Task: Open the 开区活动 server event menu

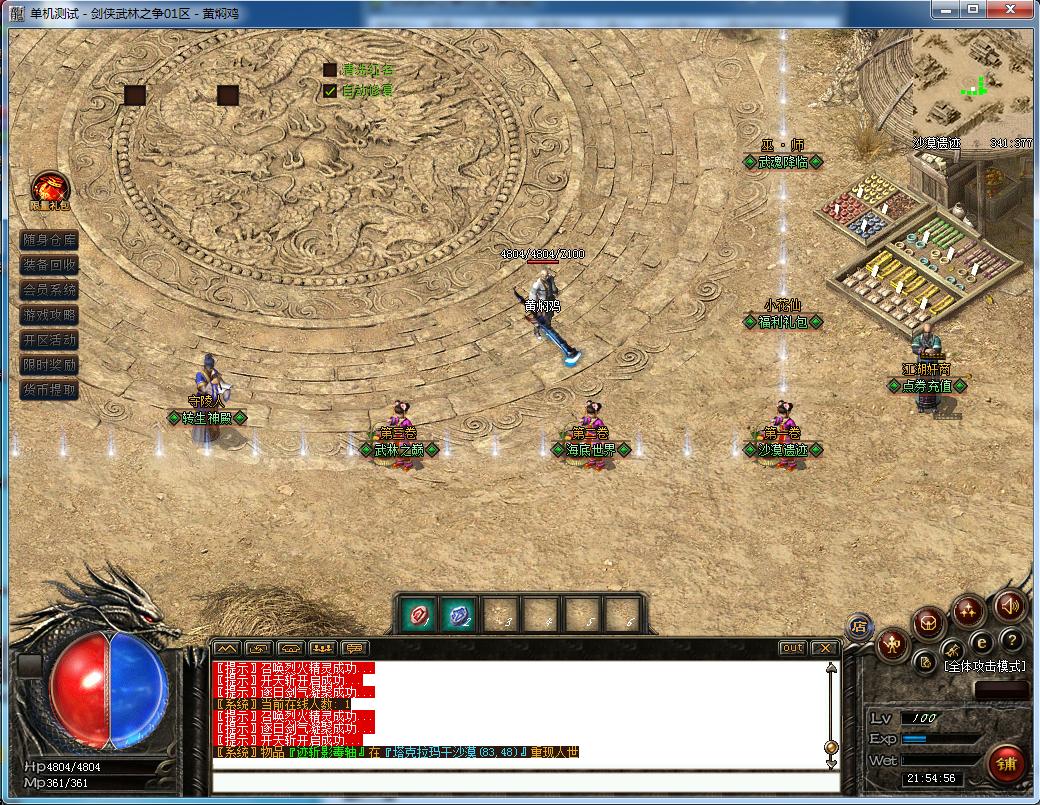Action: click(x=49, y=340)
